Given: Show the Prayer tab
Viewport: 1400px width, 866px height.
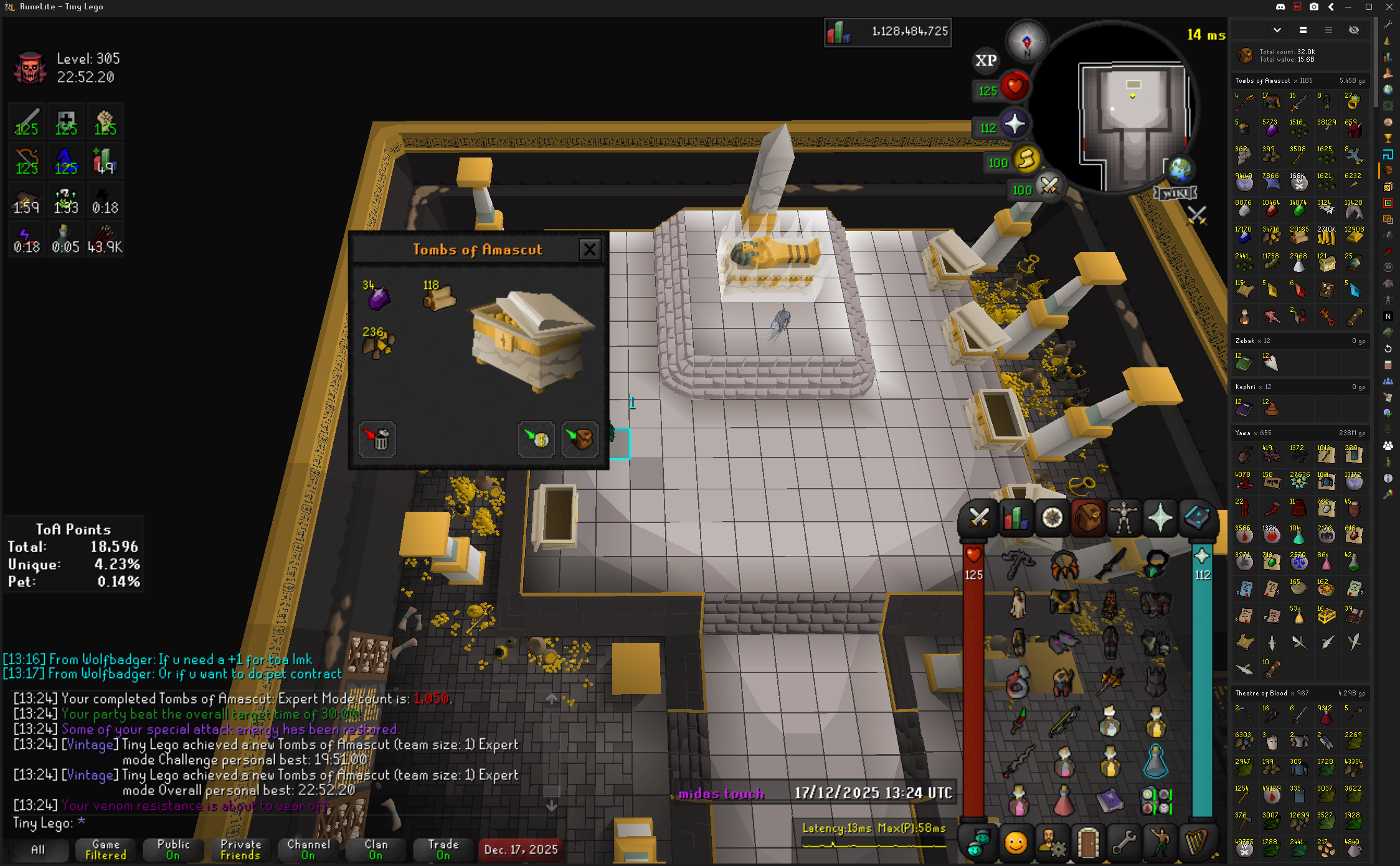Looking at the screenshot, I should coord(1160,518).
